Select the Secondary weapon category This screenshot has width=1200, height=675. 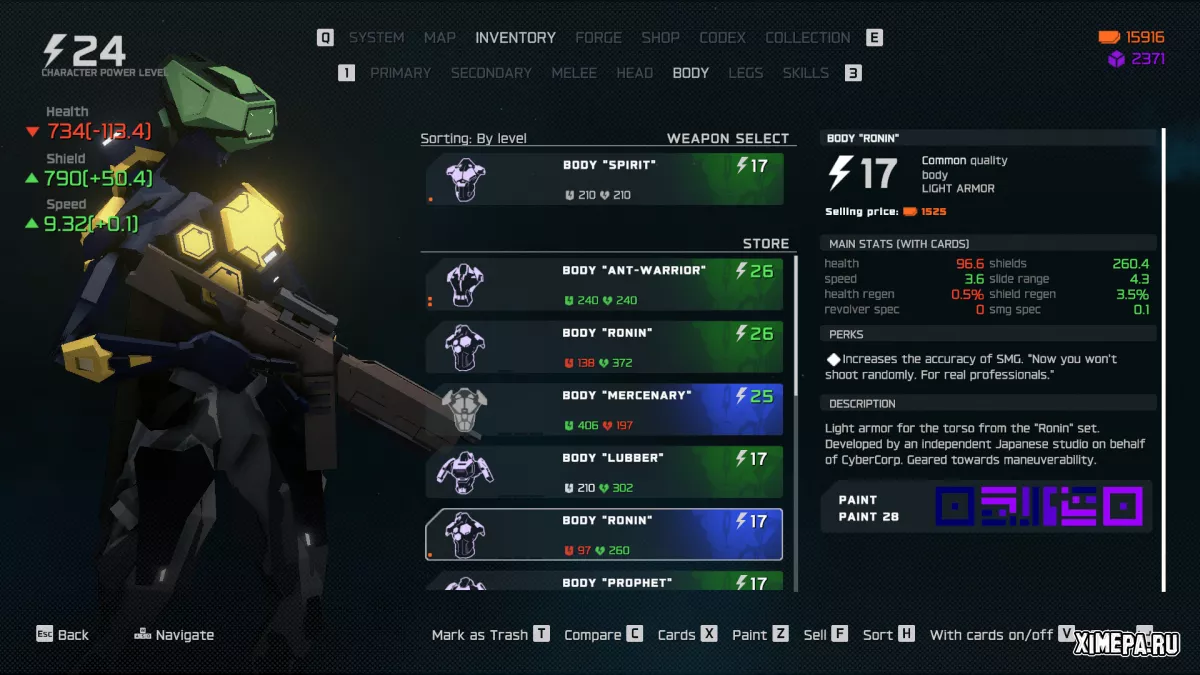[x=491, y=73]
